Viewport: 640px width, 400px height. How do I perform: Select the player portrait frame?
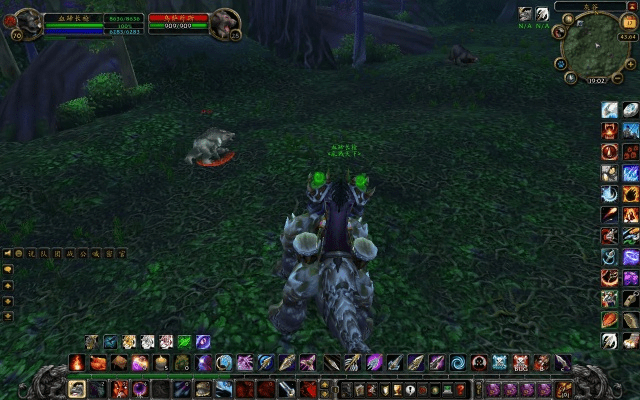27,22
